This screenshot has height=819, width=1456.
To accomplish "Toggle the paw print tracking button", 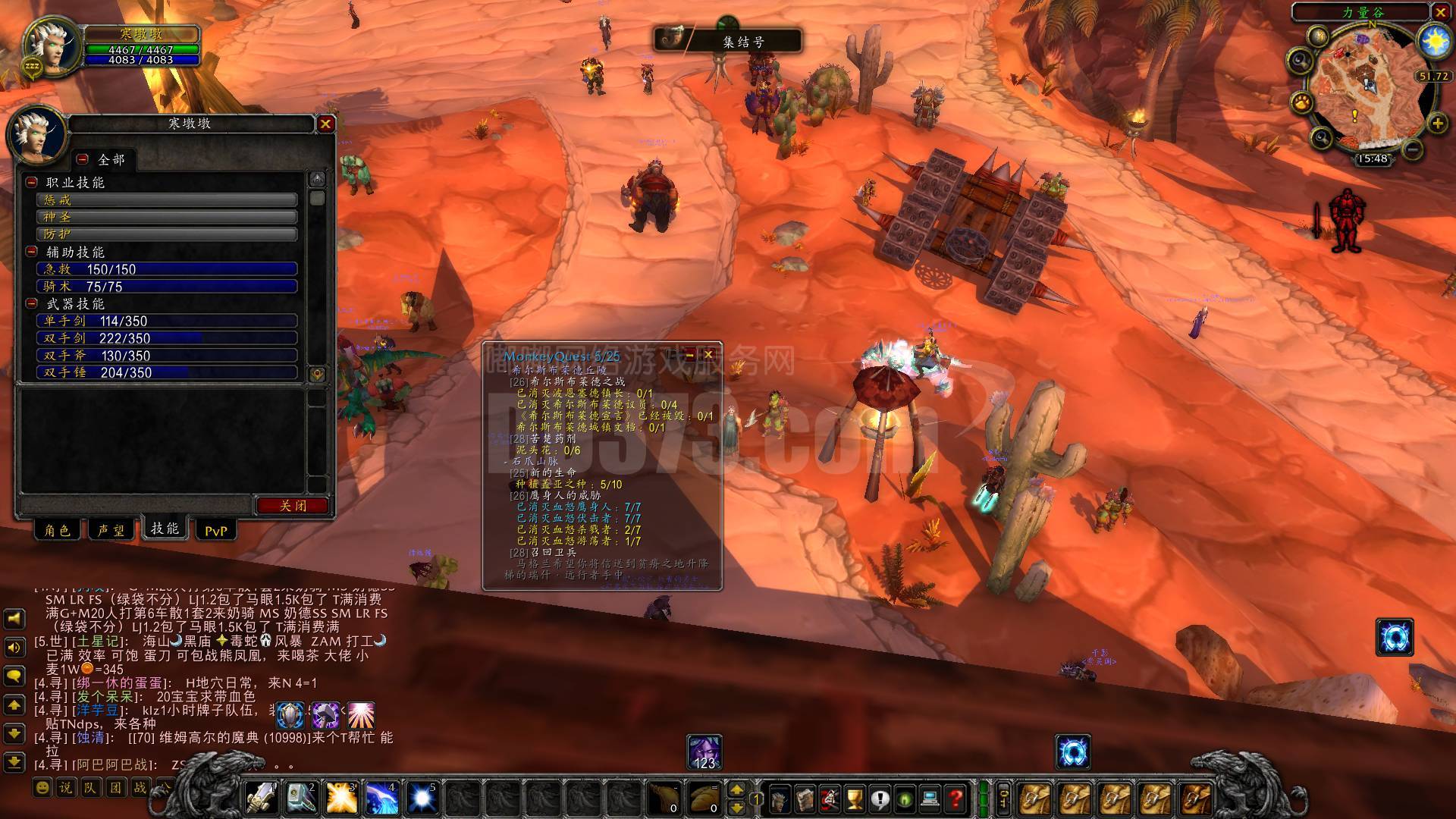I will [x=1303, y=102].
